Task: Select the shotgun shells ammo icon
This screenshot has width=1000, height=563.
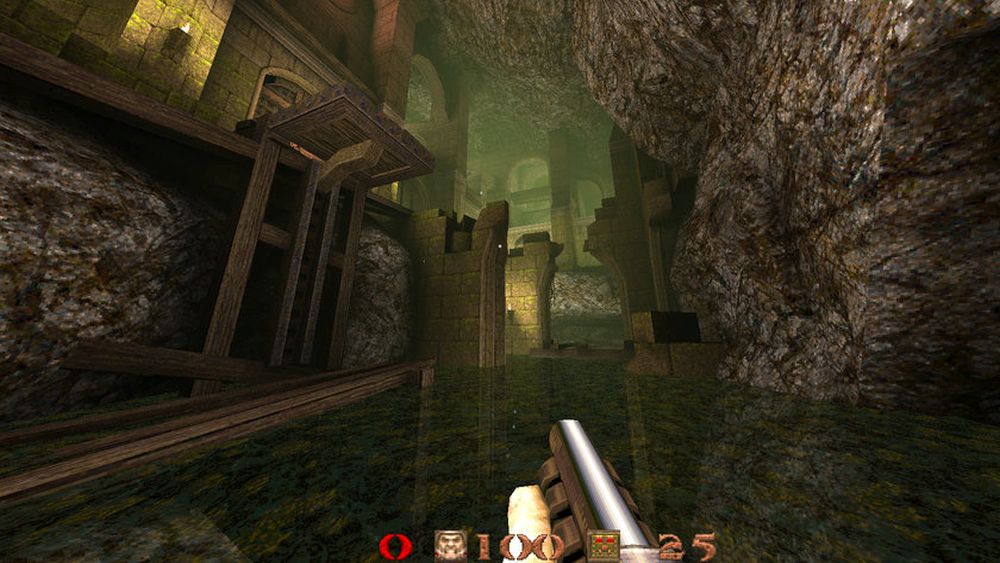Action: point(603,546)
